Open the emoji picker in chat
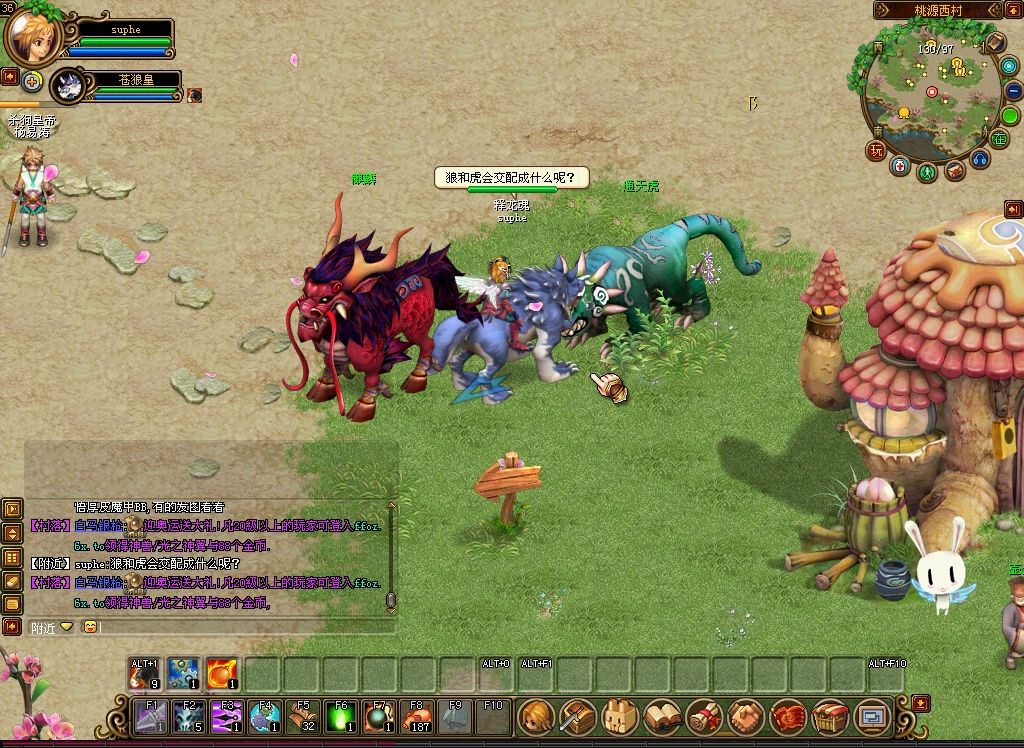 tap(90, 627)
